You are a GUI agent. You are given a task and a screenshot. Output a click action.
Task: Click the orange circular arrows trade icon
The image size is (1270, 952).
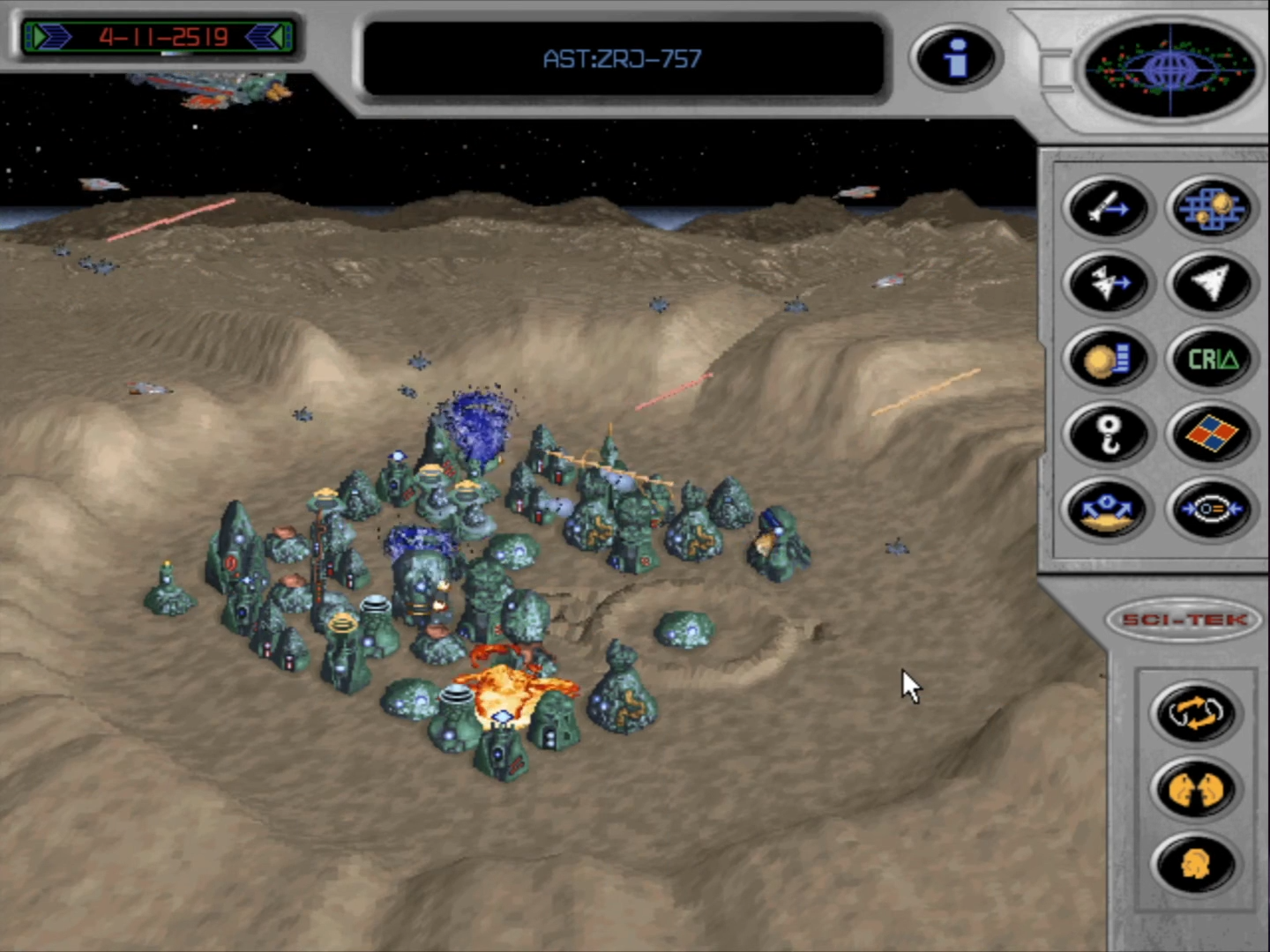pos(1195,712)
